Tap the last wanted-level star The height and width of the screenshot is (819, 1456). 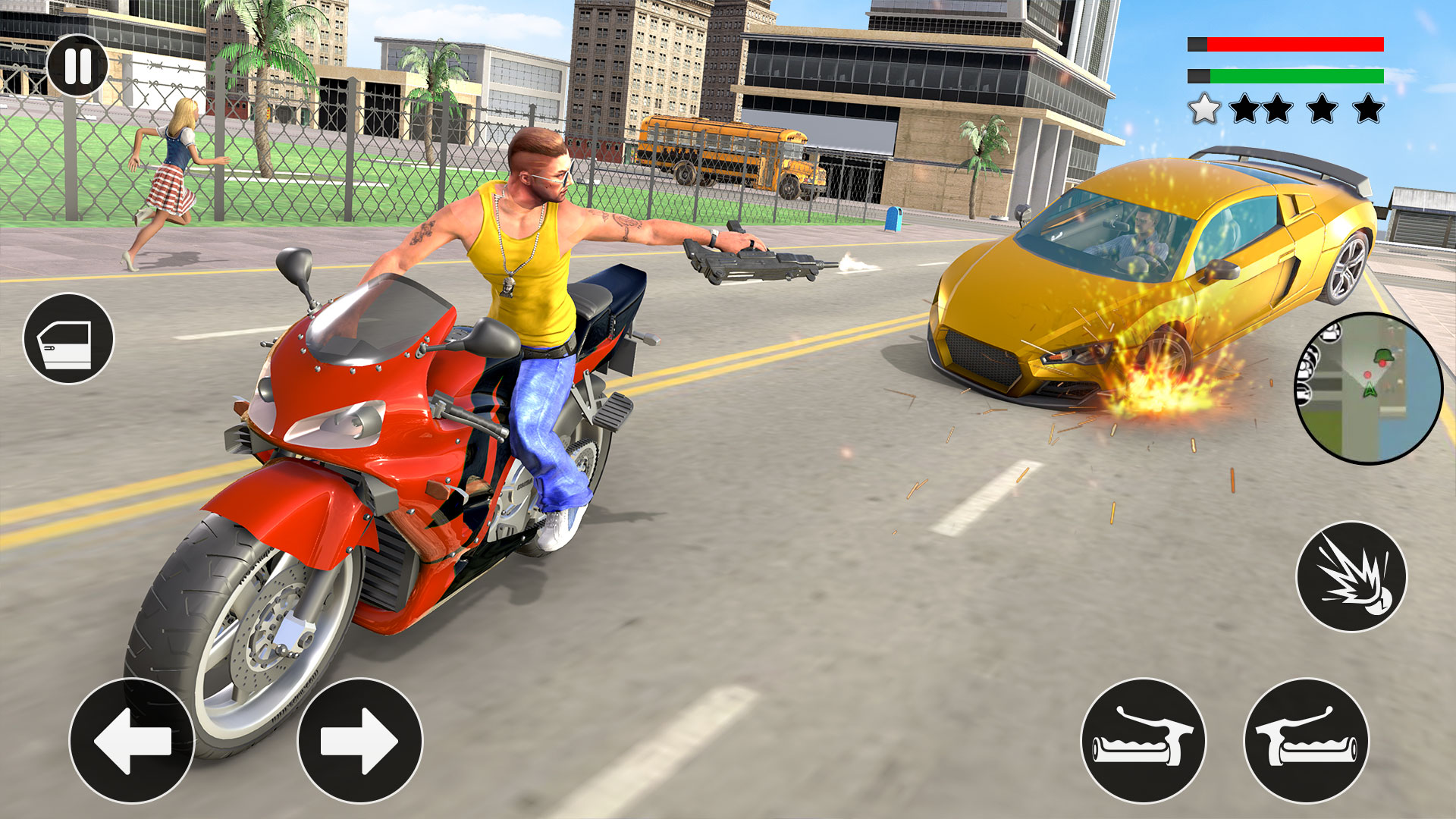tap(1369, 108)
